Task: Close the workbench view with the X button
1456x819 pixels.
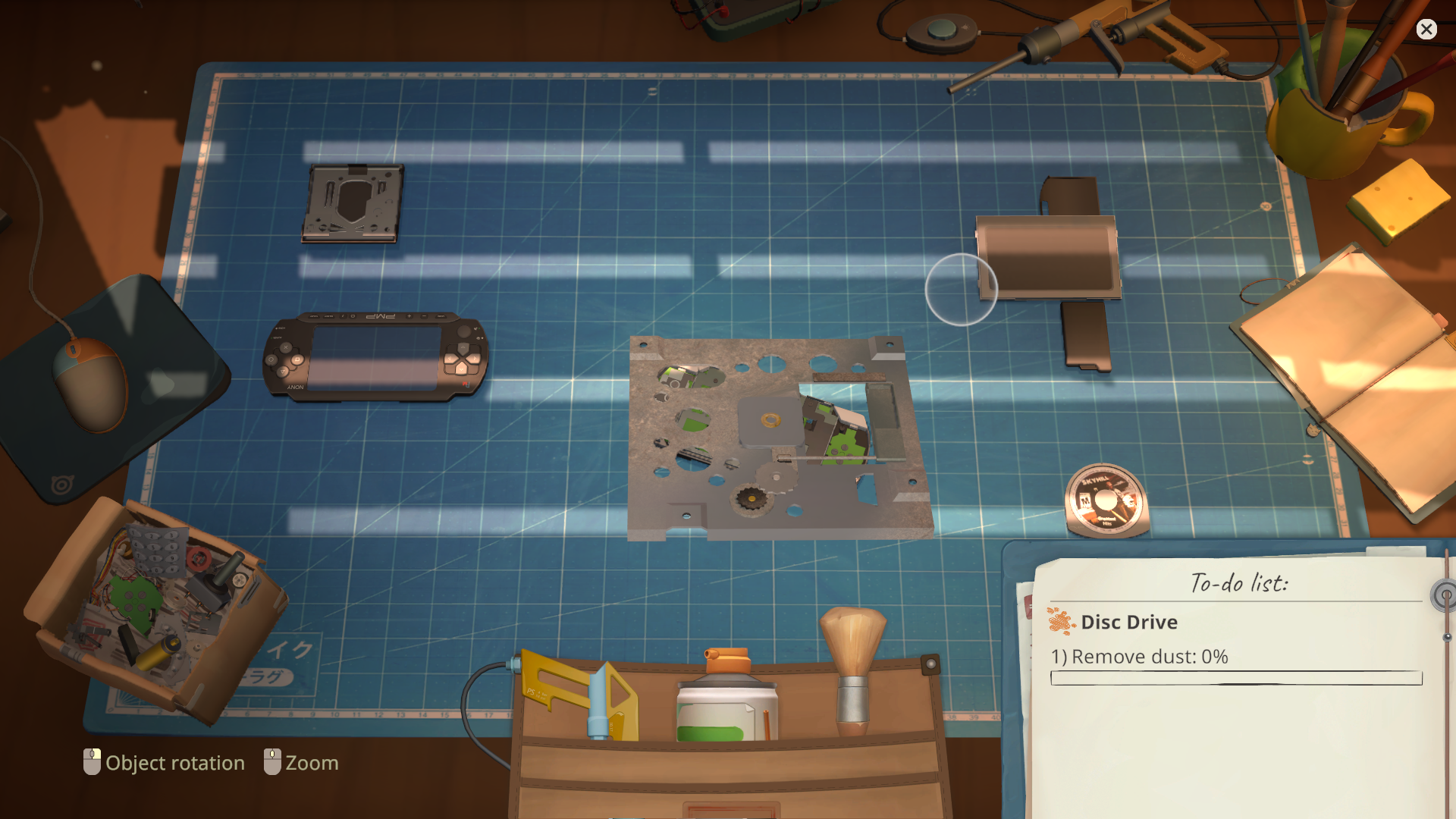Action: tap(1426, 30)
